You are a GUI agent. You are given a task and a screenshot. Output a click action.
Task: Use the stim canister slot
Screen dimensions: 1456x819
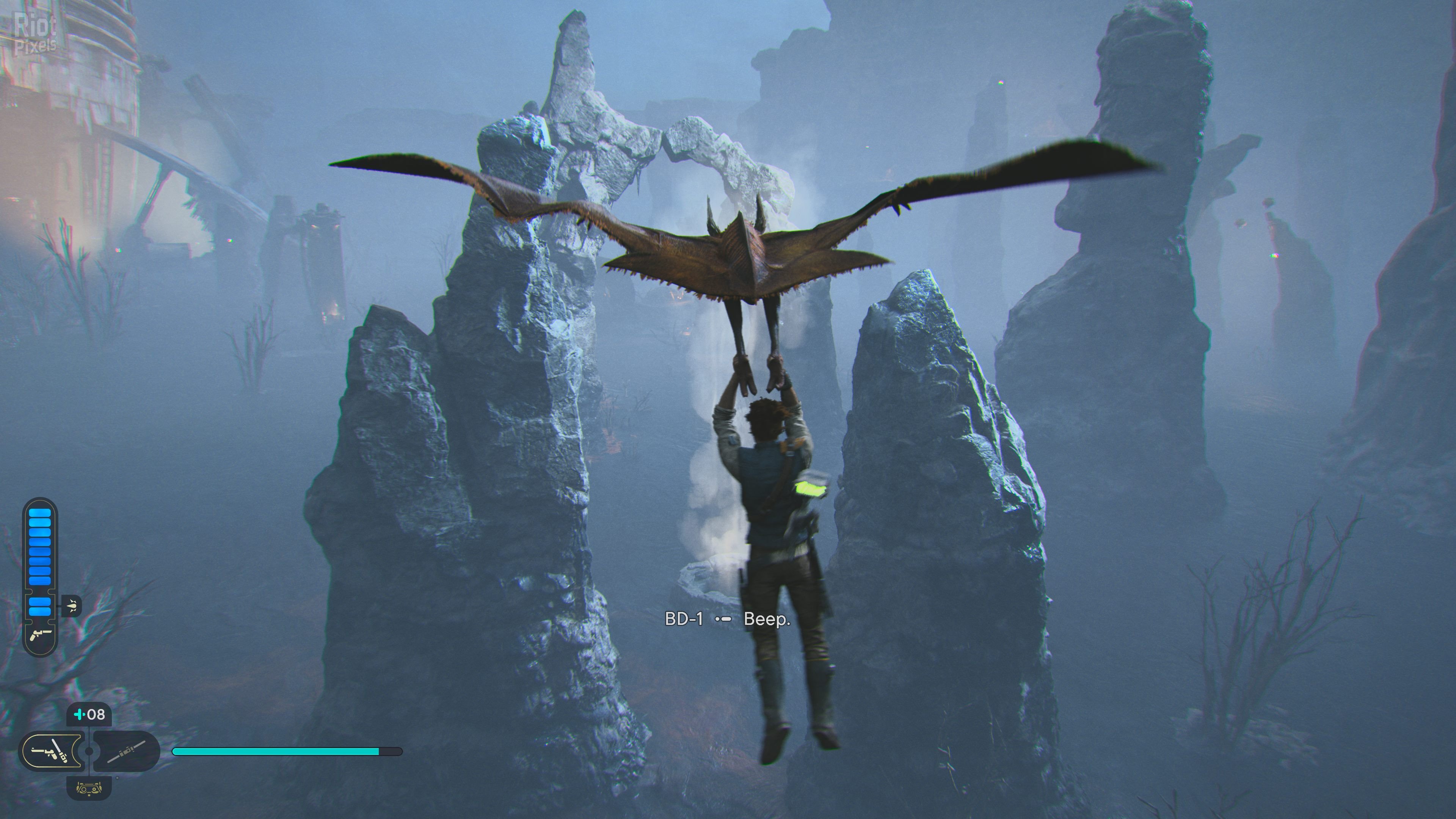pyautogui.click(x=89, y=714)
